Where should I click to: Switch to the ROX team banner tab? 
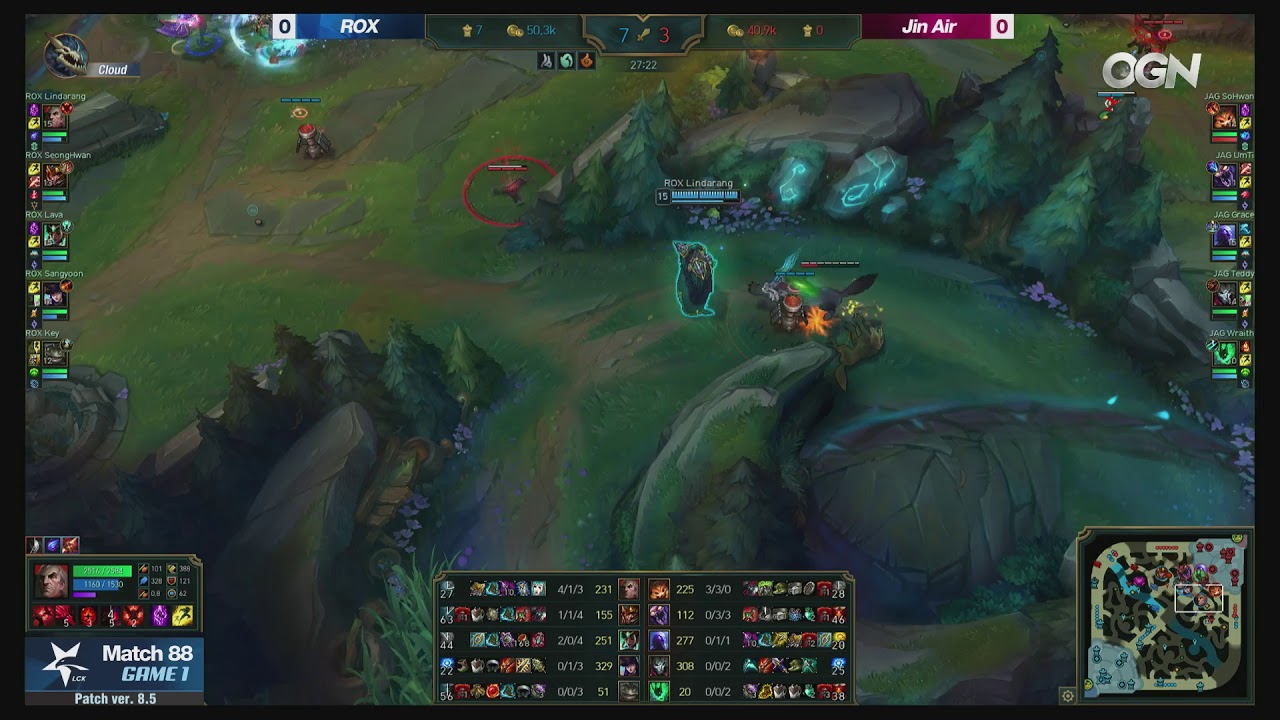(355, 26)
